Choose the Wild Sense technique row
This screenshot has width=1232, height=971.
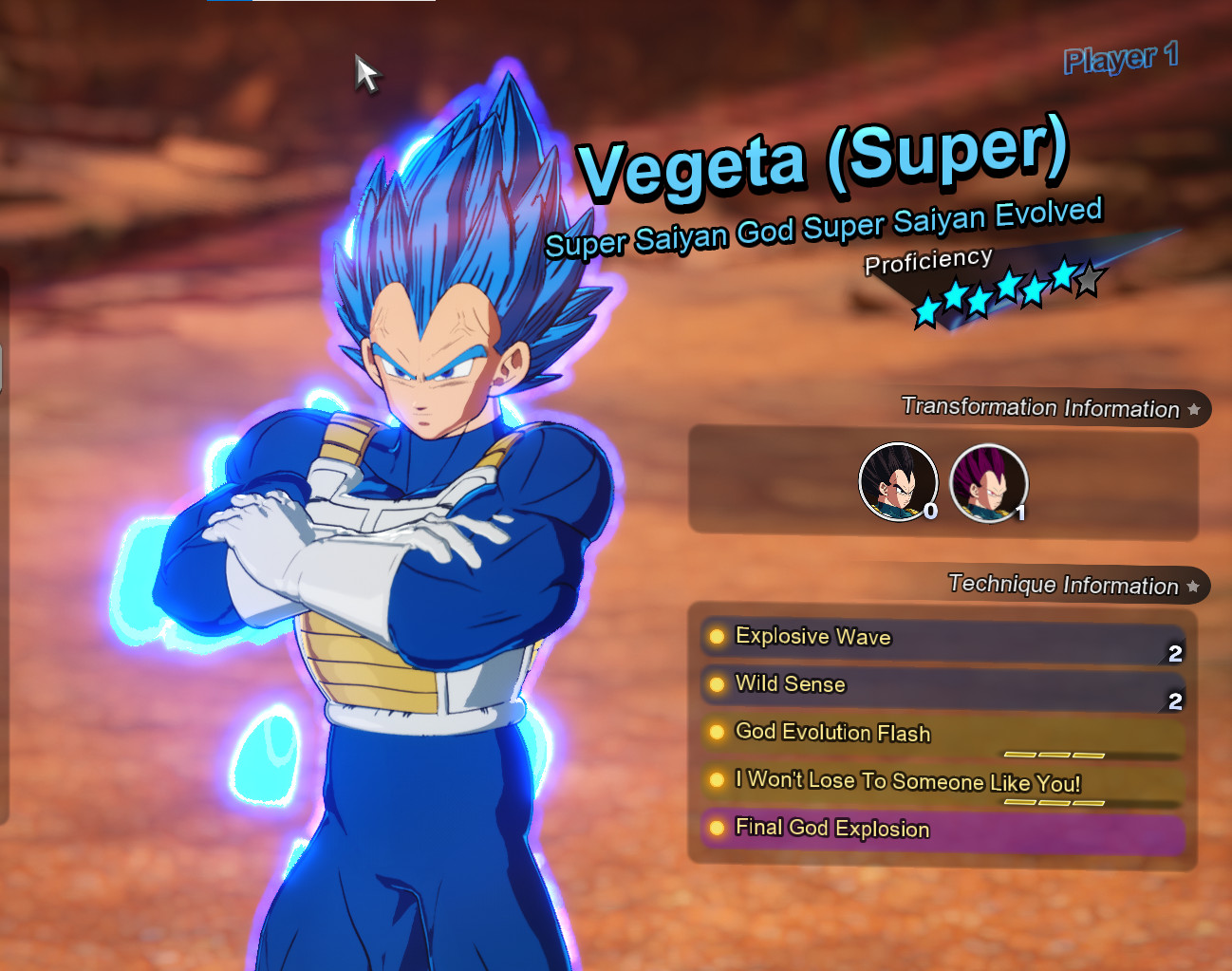pyautogui.click(x=942, y=686)
